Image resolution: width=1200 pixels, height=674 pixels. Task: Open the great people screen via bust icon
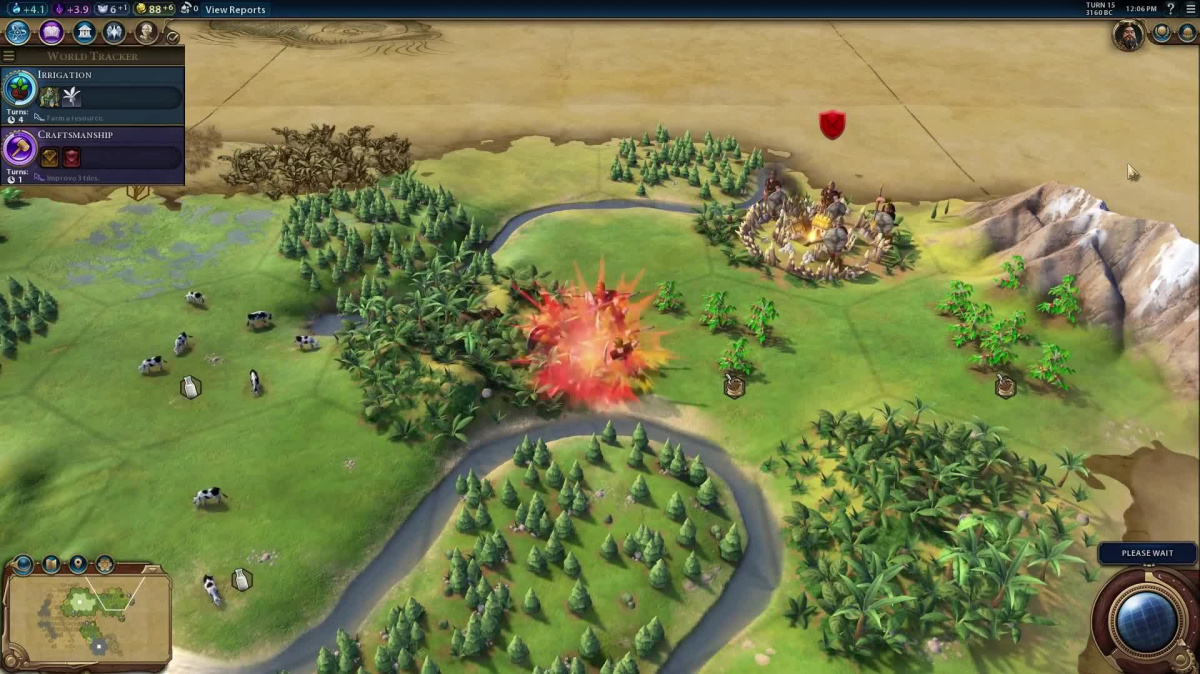point(147,33)
